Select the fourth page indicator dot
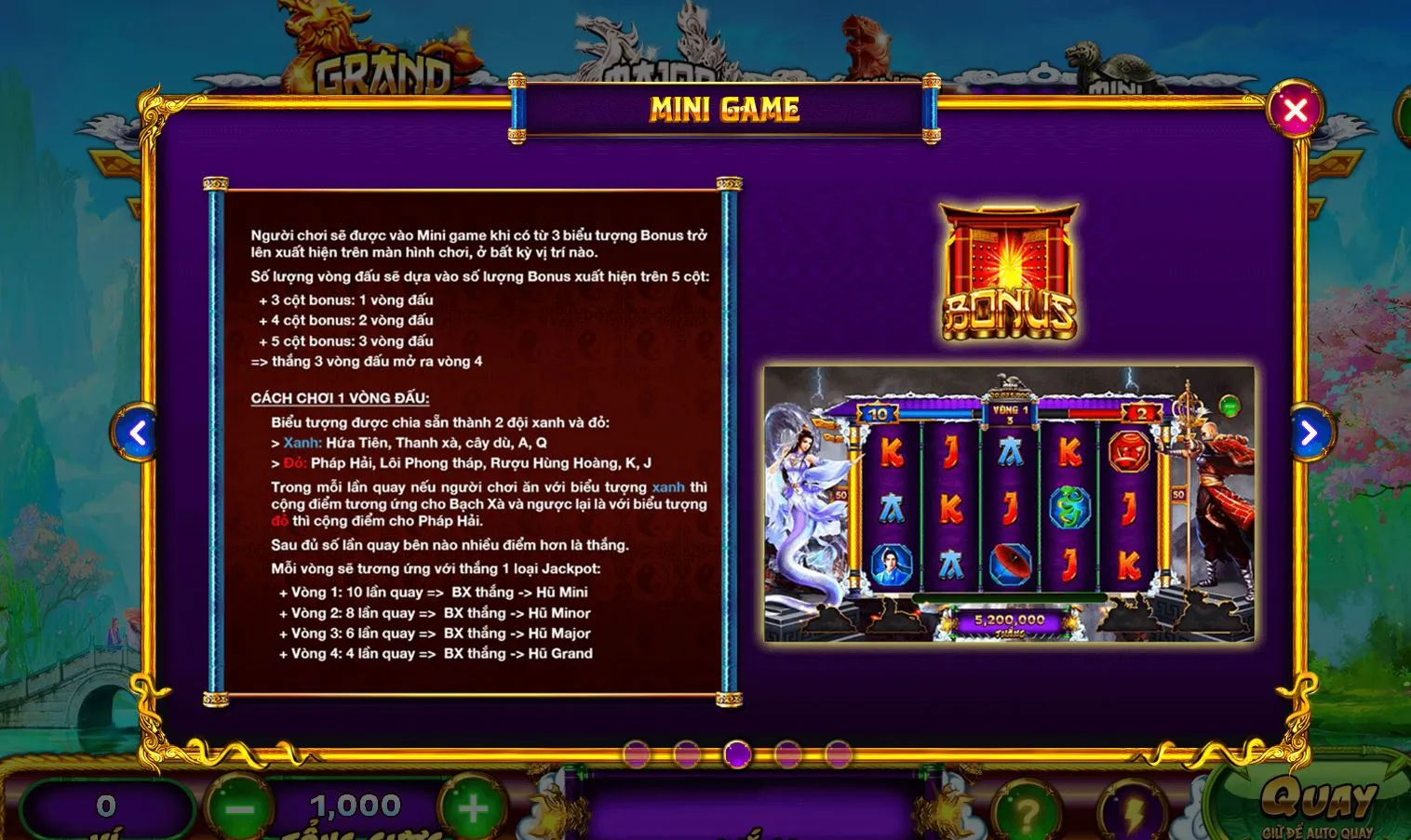Image resolution: width=1411 pixels, height=840 pixels. [x=787, y=753]
